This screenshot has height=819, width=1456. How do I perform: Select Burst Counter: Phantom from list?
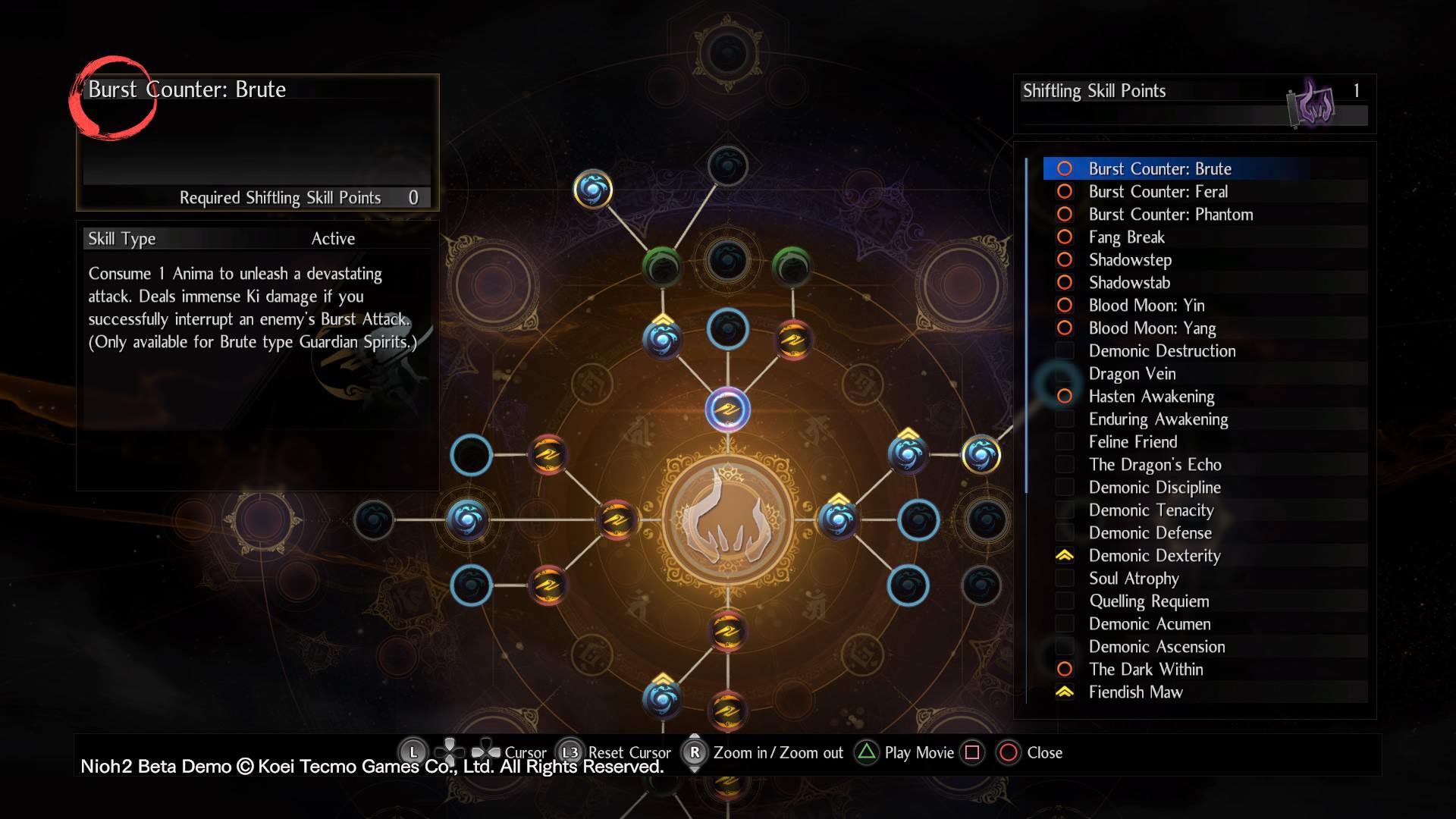coord(1170,214)
